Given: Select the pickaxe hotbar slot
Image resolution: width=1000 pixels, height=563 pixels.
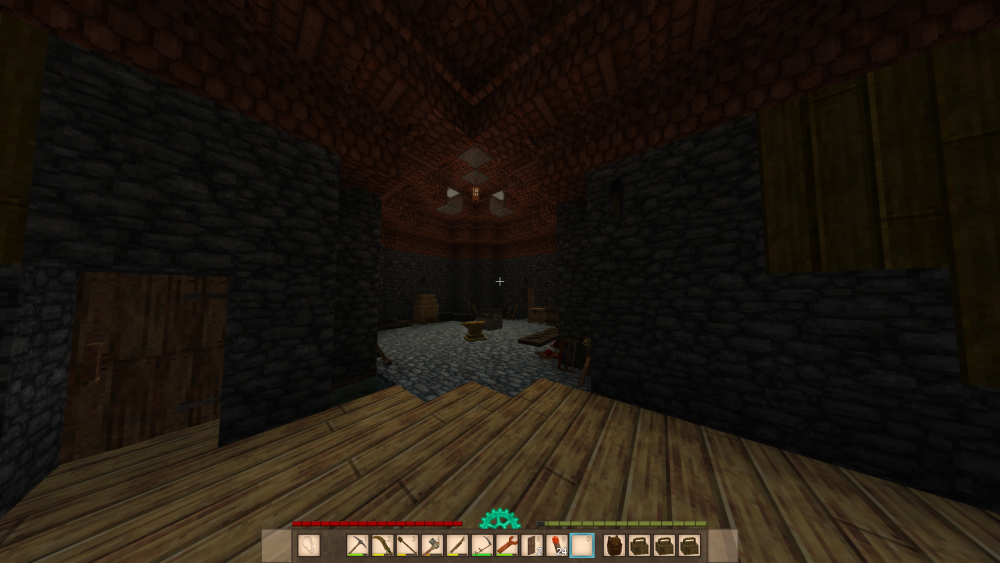Looking at the screenshot, I should 358,546.
